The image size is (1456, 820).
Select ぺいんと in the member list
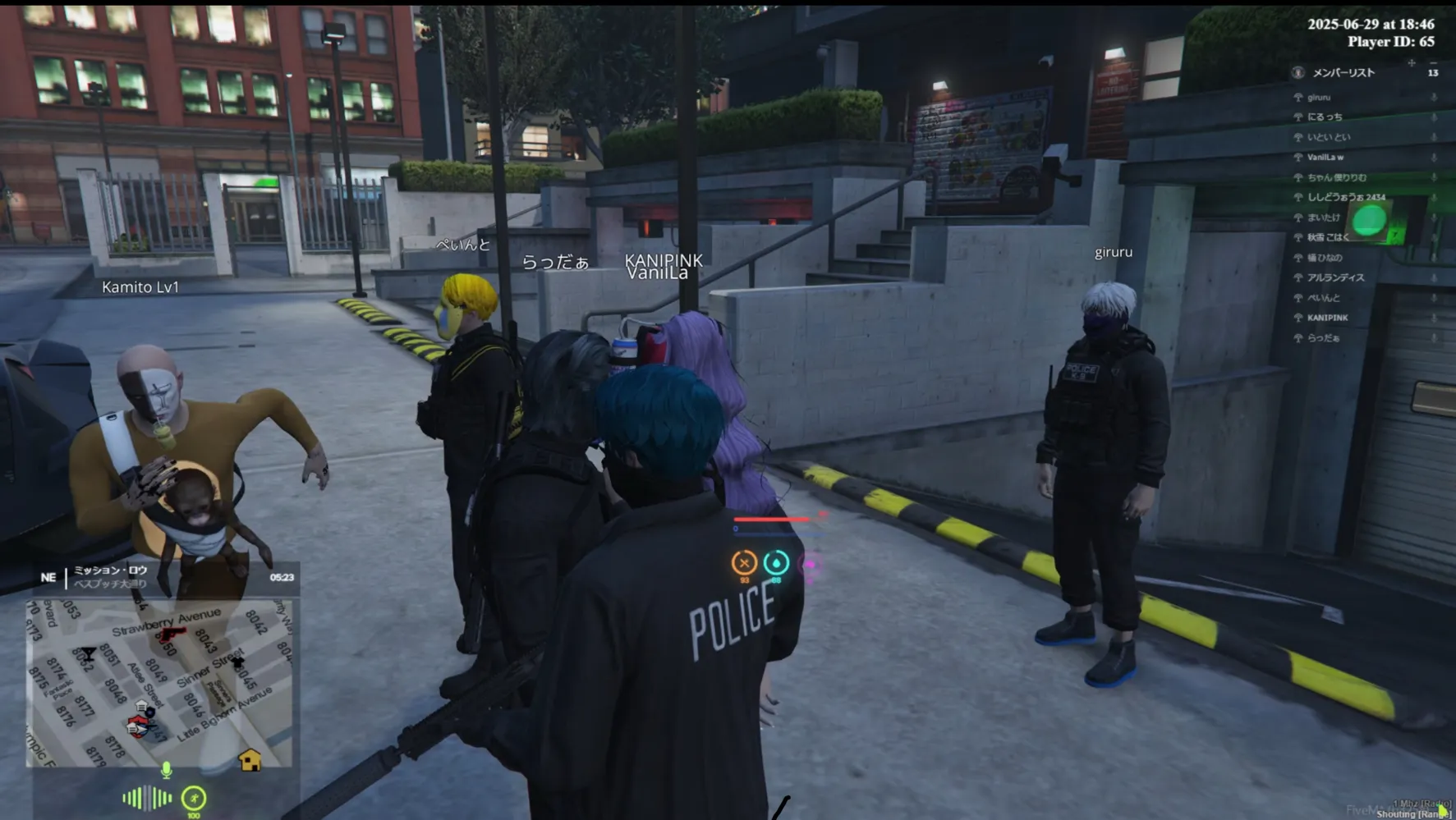(x=1323, y=297)
